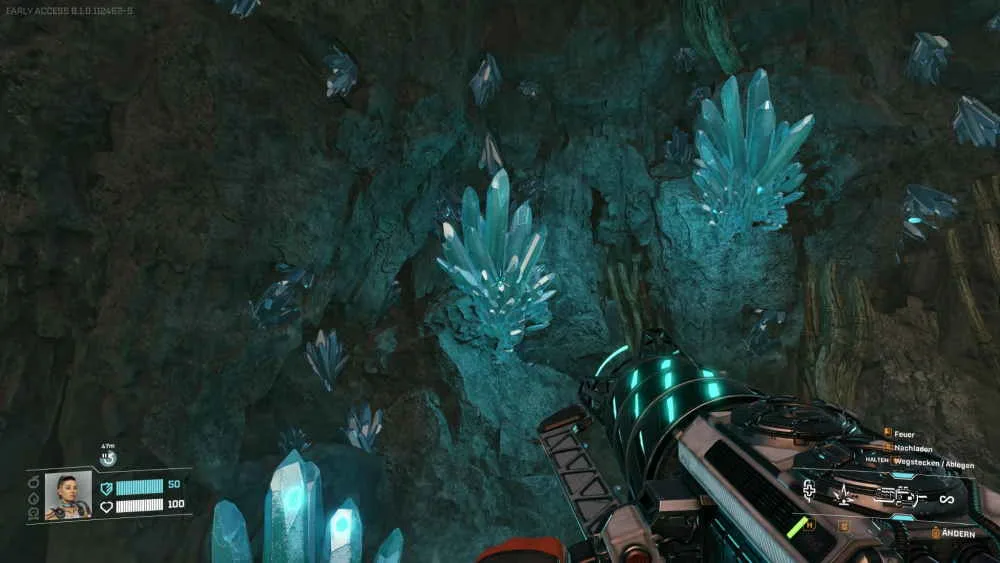Click the shield status icon
The width and height of the screenshot is (1000, 563).
[x=106, y=487]
